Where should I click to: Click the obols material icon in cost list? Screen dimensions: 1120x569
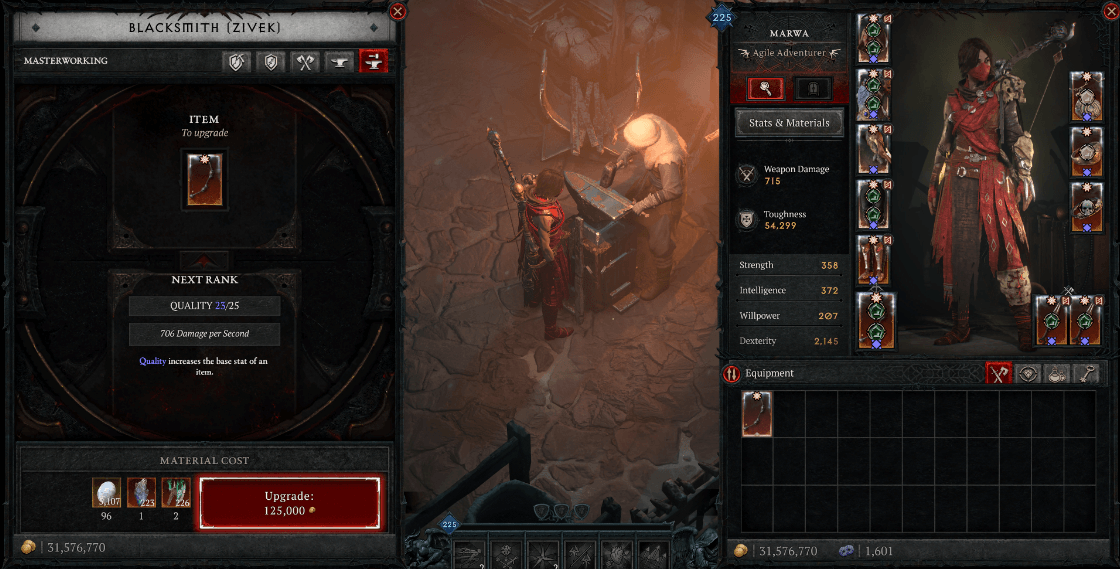click(106, 492)
